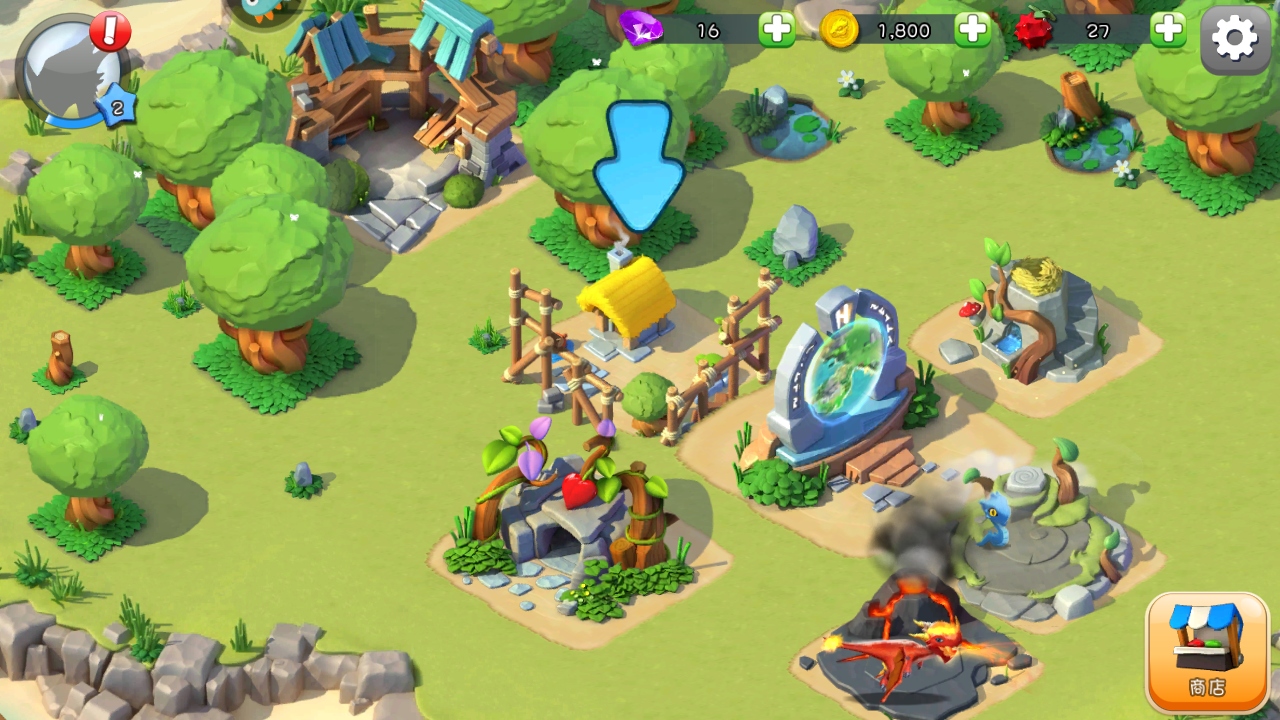Add more purple gems with plus button

(776, 30)
